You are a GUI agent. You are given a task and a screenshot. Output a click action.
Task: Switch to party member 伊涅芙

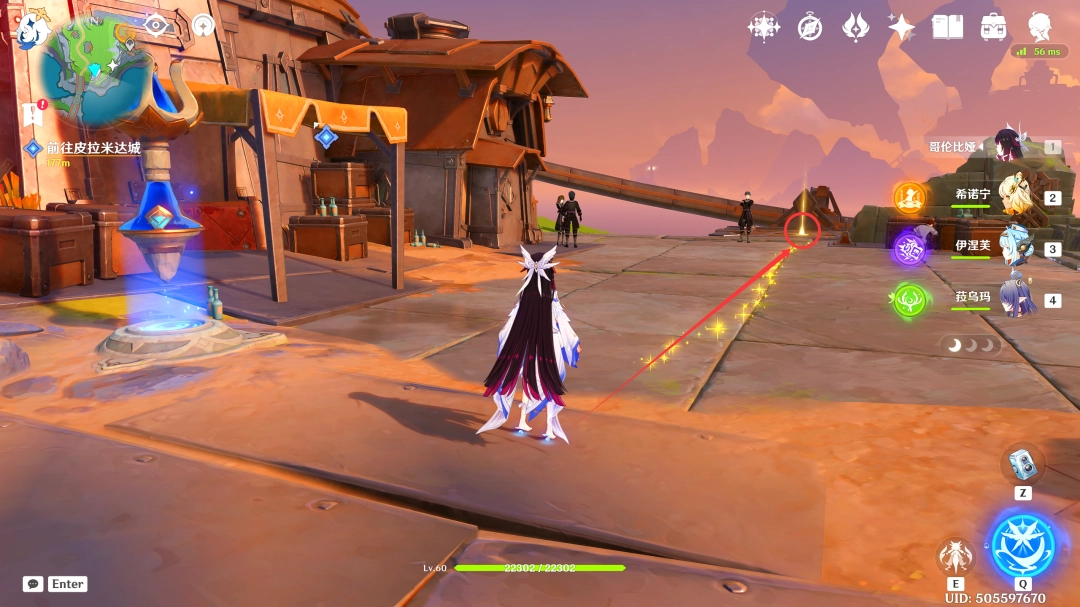click(1015, 247)
